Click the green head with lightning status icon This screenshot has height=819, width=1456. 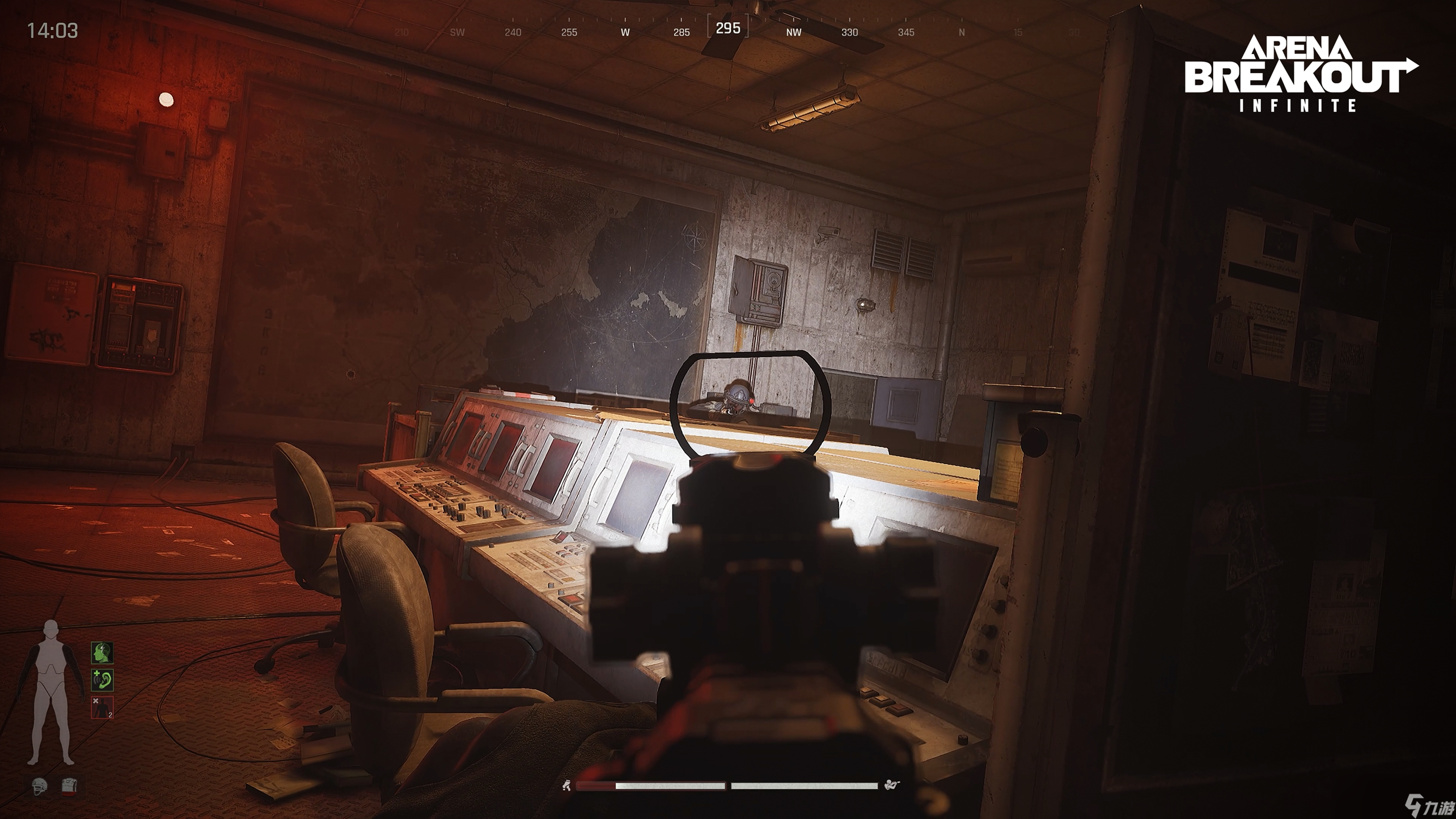[102, 653]
